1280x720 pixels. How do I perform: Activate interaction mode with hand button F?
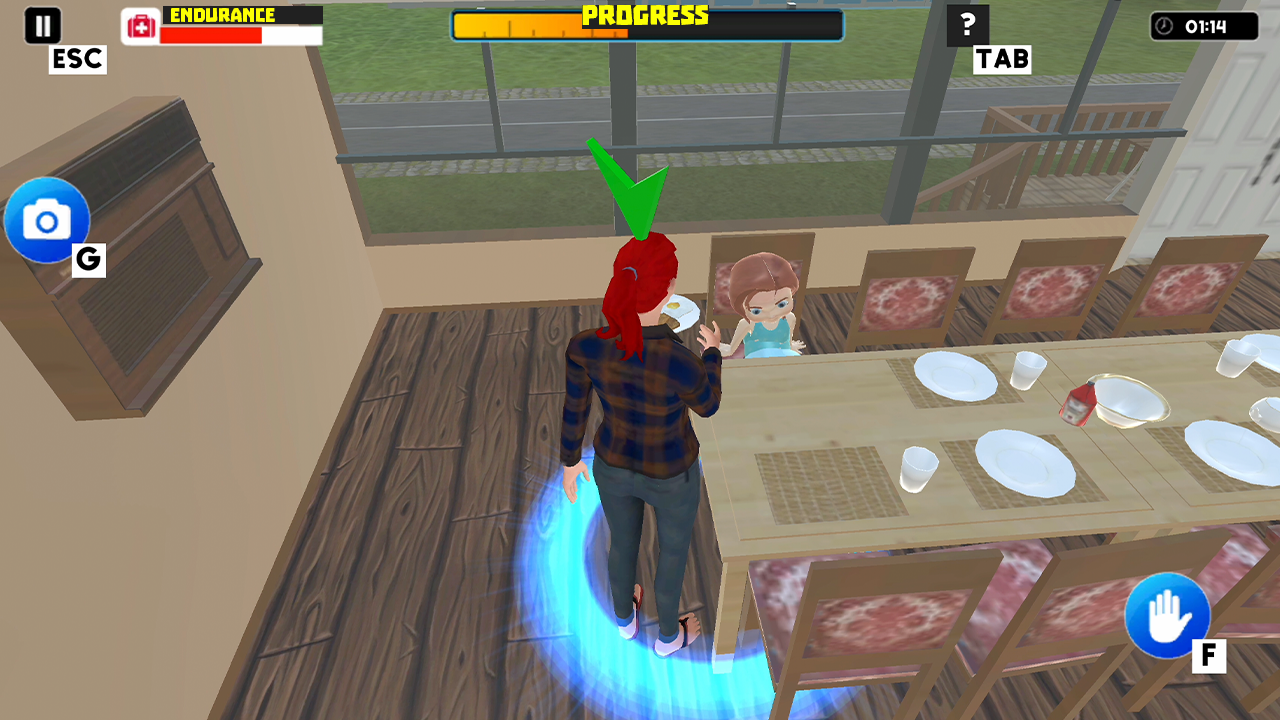coord(1167,615)
